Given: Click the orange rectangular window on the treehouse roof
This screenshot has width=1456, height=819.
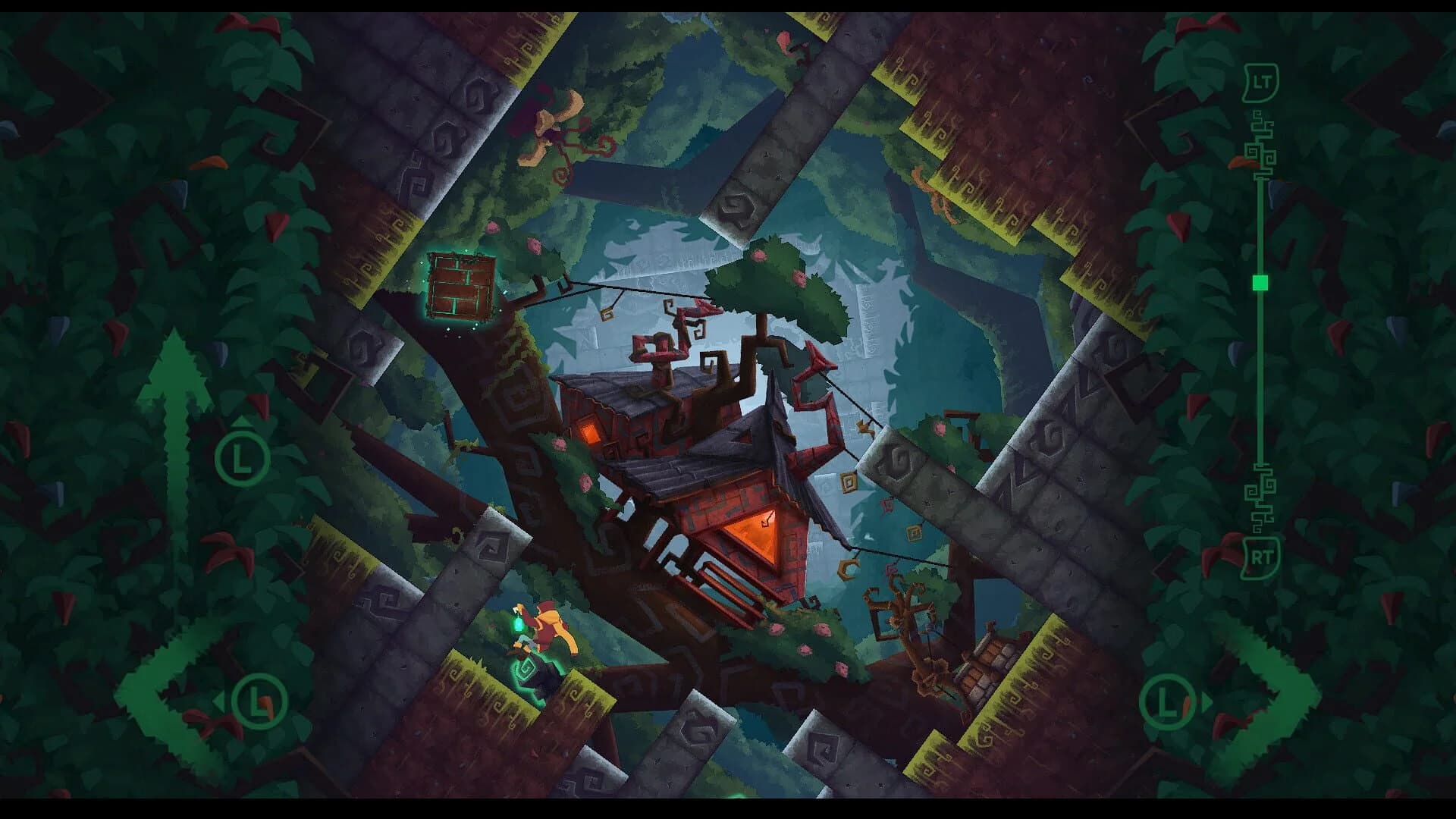Looking at the screenshot, I should pyautogui.click(x=590, y=429).
